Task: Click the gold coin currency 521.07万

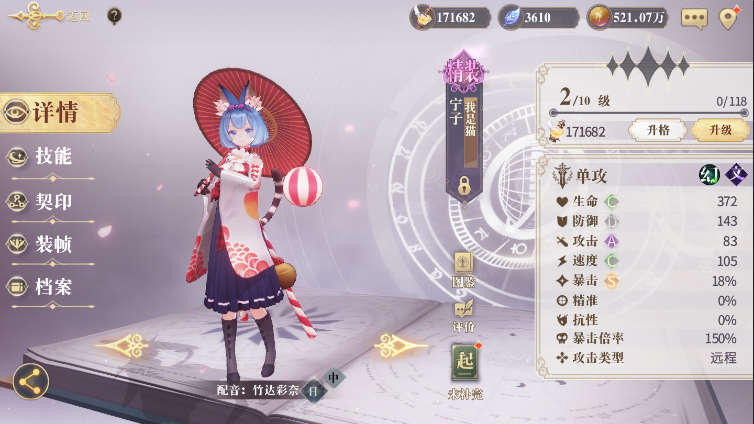Action: point(627,17)
